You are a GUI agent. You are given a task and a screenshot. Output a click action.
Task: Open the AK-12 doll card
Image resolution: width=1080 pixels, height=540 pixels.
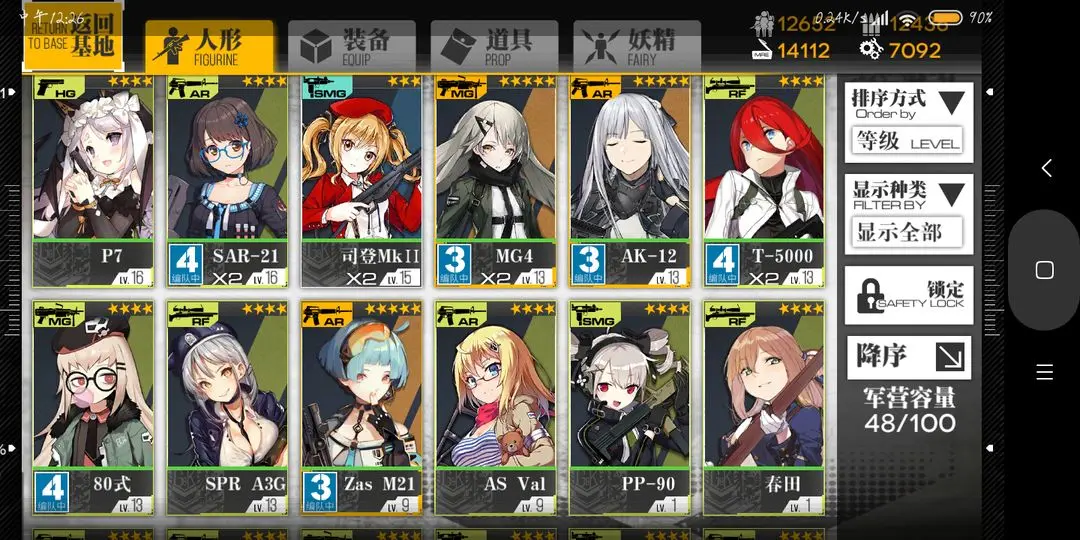point(630,180)
